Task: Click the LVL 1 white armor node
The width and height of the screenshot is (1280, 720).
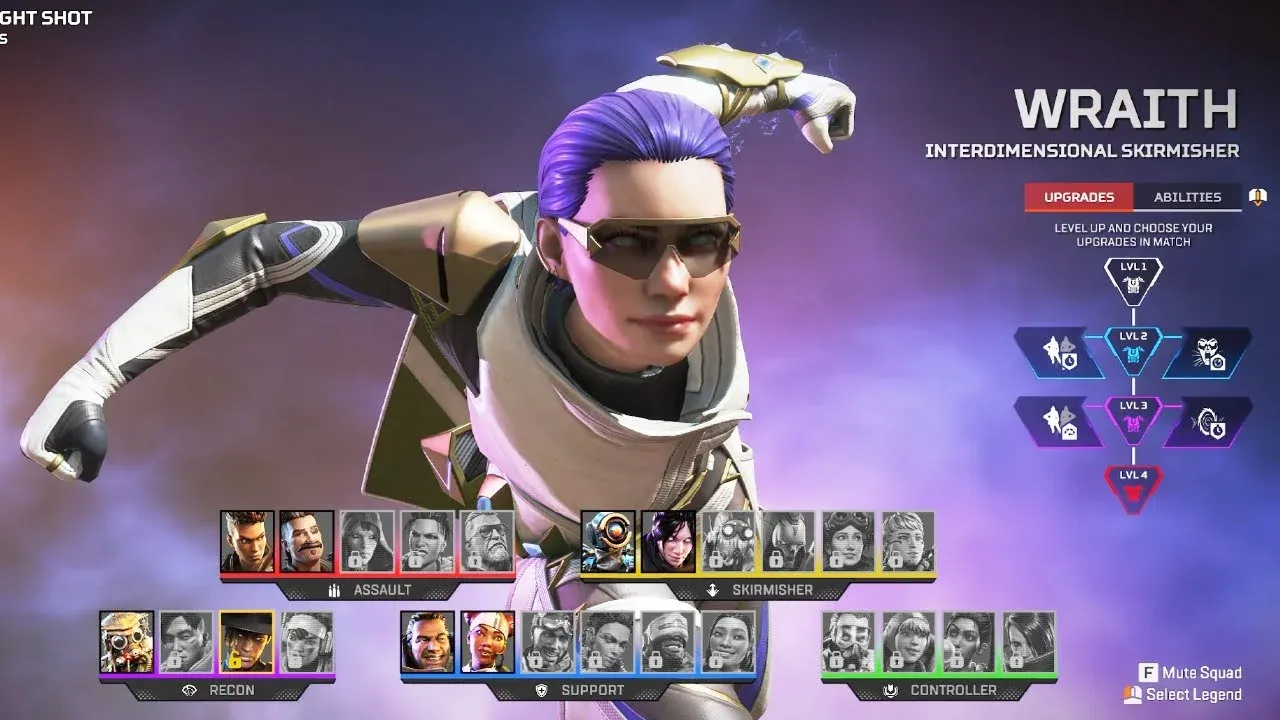Action: pos(1133,281)
